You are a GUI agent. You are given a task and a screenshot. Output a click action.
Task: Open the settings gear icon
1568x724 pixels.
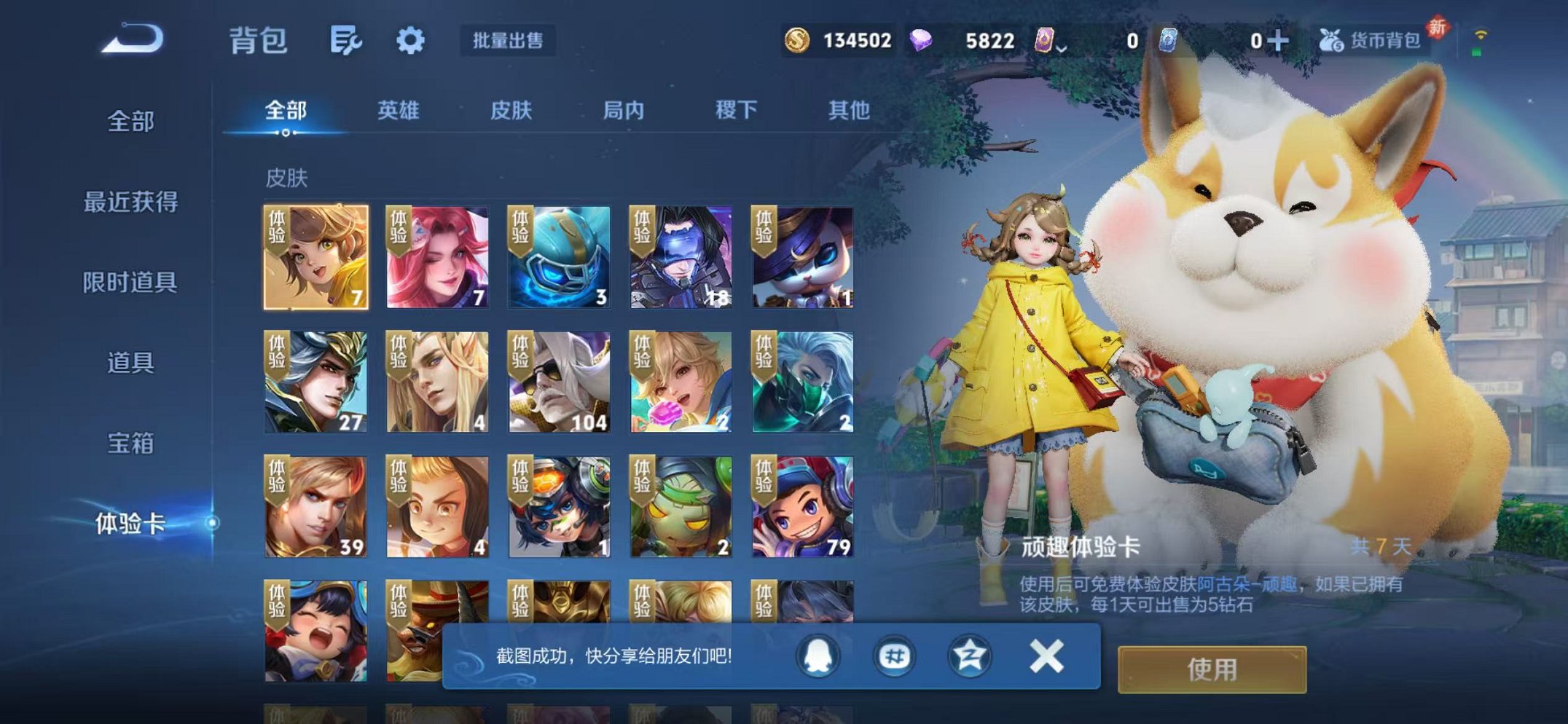[x=410, y=42]
